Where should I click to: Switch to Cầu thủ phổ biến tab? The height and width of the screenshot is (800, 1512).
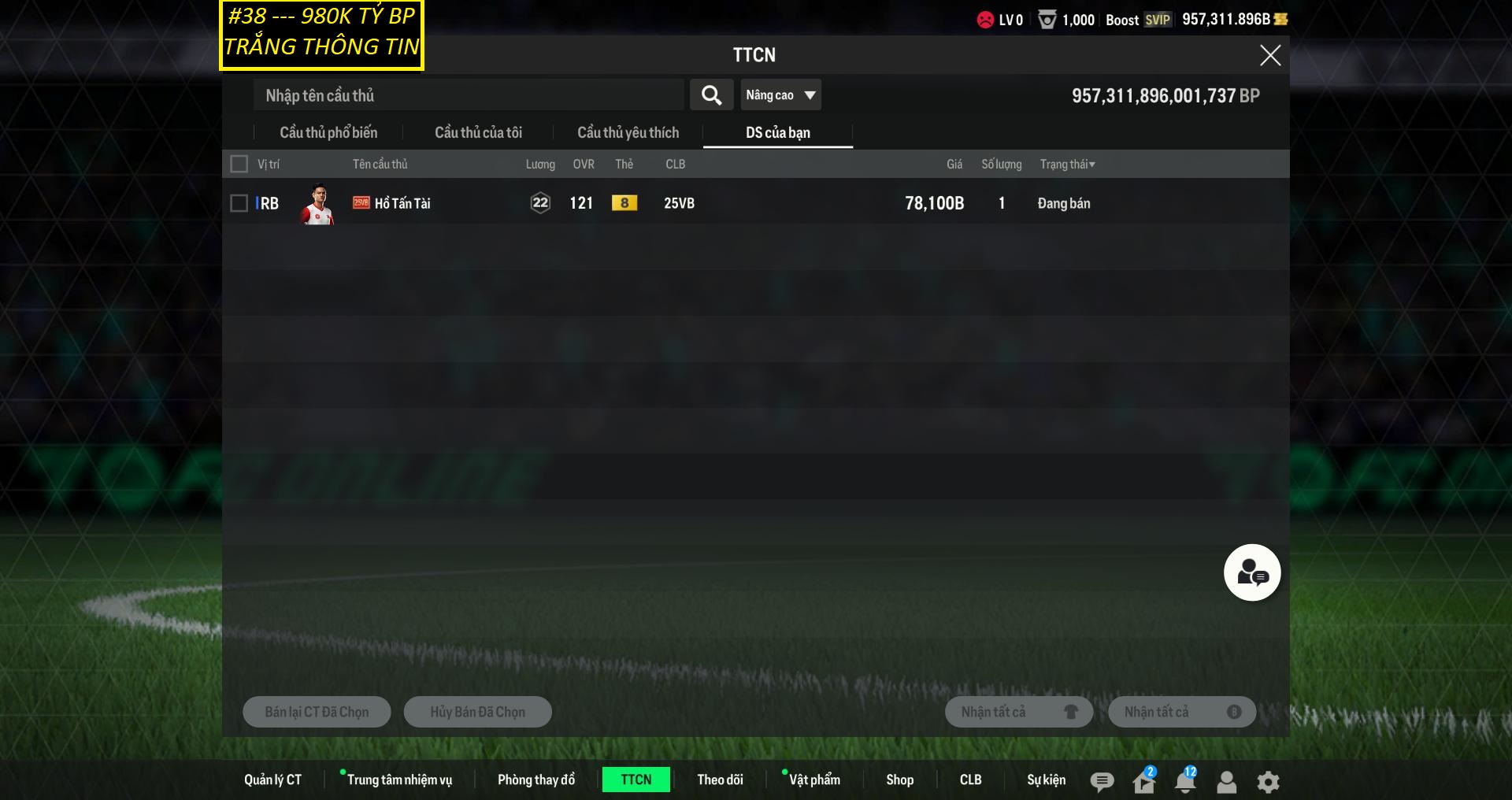(328, 133)
